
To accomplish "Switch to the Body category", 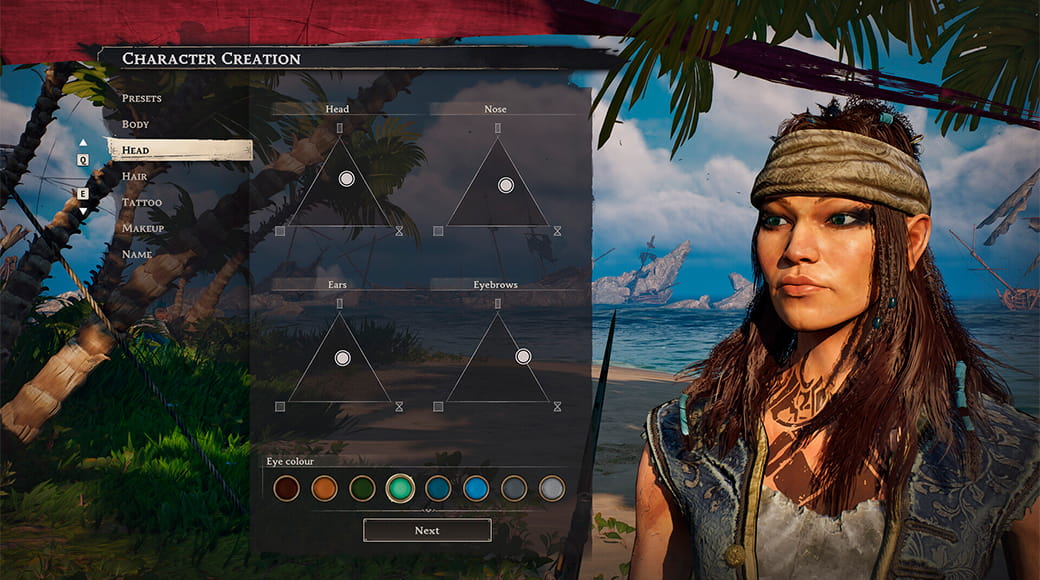I will pos(136,124).
